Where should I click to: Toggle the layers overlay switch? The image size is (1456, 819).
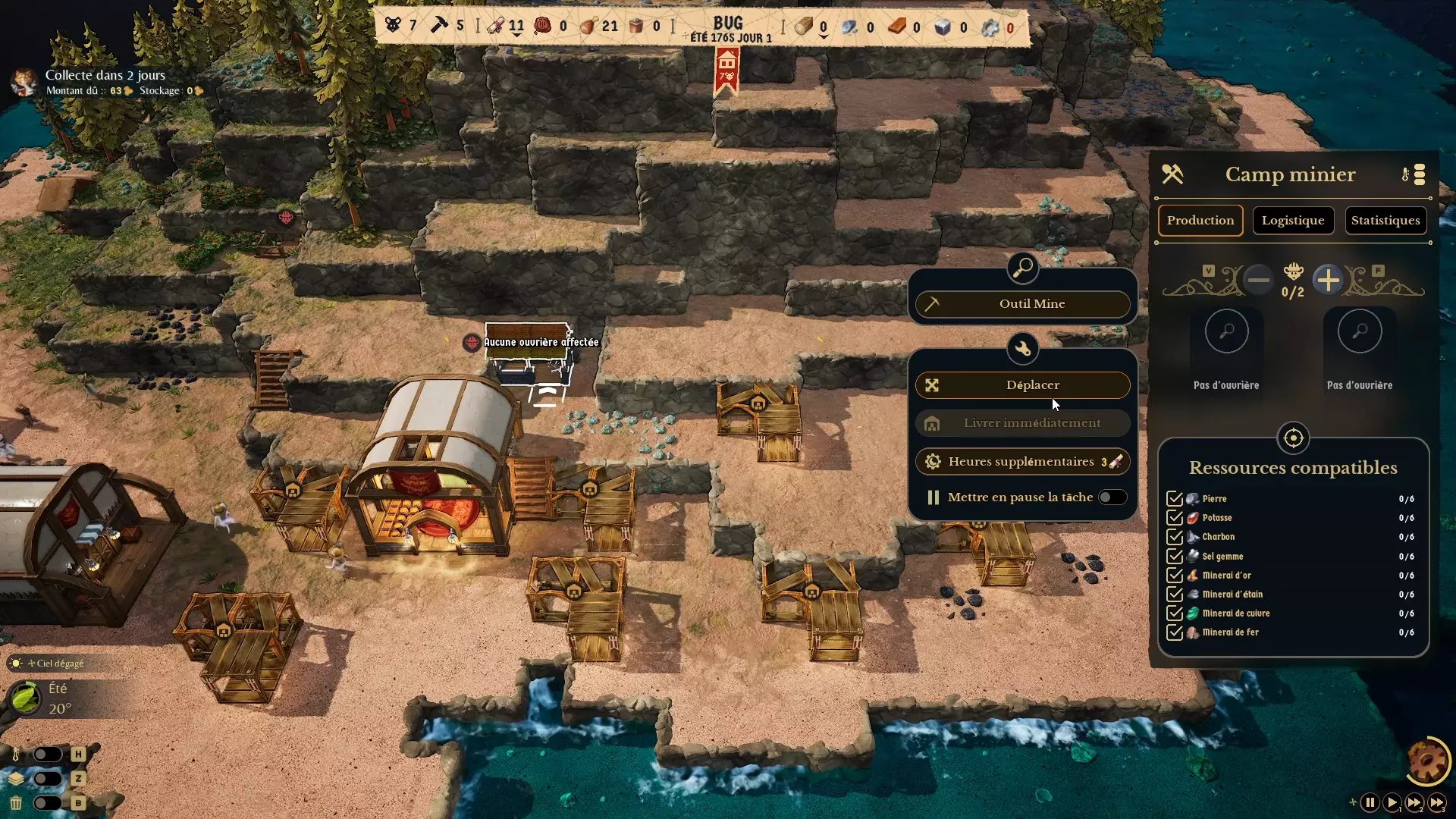pos(47,779)
